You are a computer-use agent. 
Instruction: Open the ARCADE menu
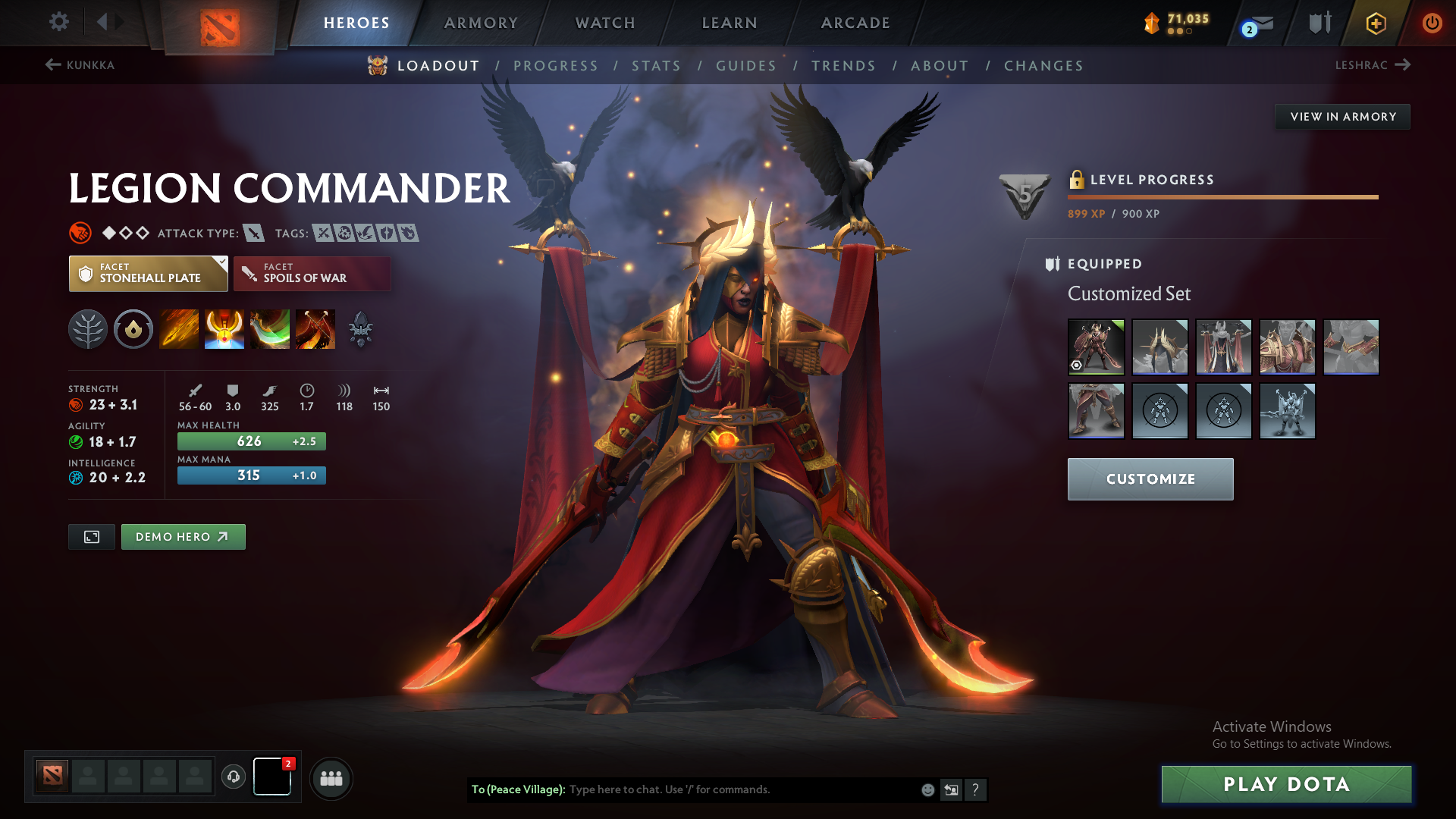click(x=854, y=23)
